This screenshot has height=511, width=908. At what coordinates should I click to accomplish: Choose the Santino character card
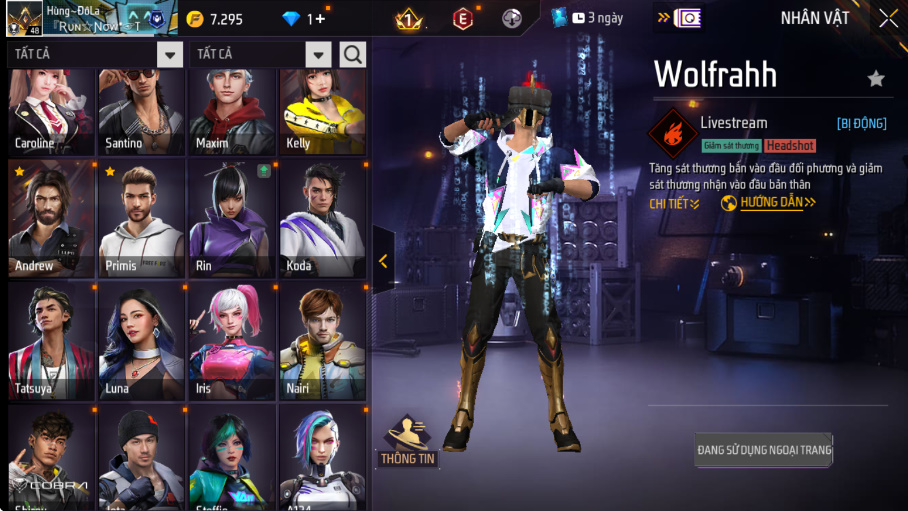point(141,112)
